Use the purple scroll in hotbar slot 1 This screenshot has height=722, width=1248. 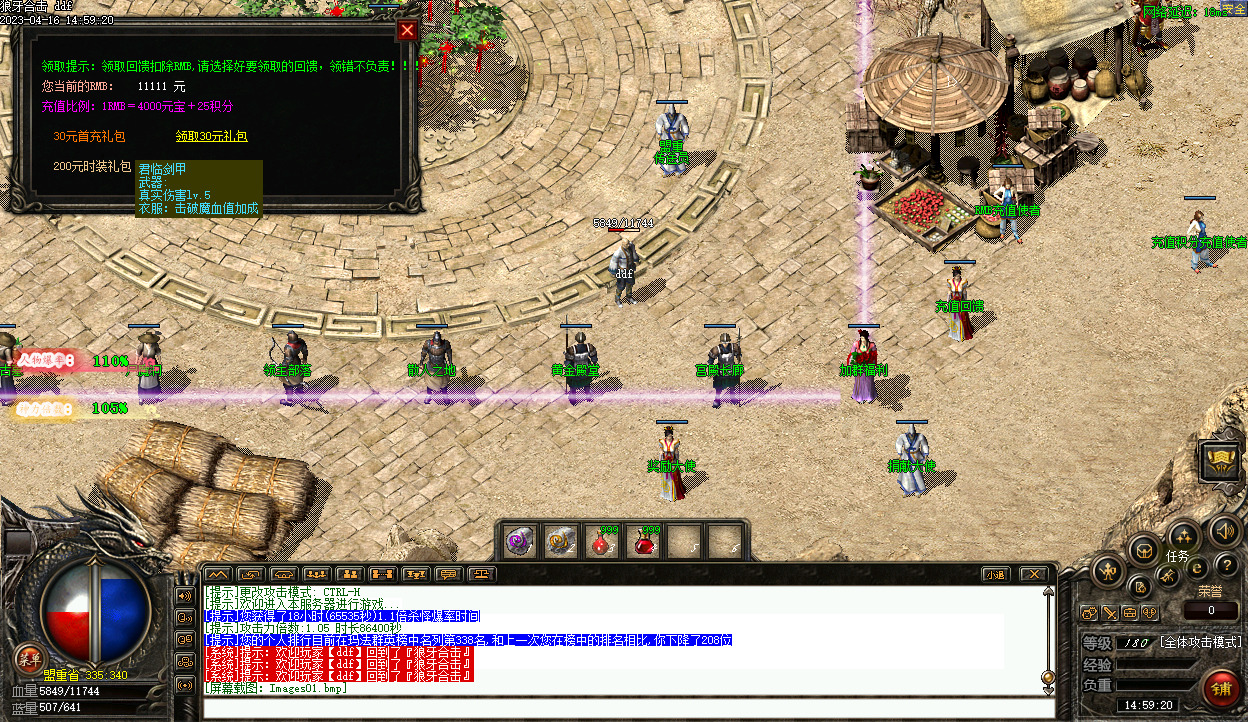(519, 541)
